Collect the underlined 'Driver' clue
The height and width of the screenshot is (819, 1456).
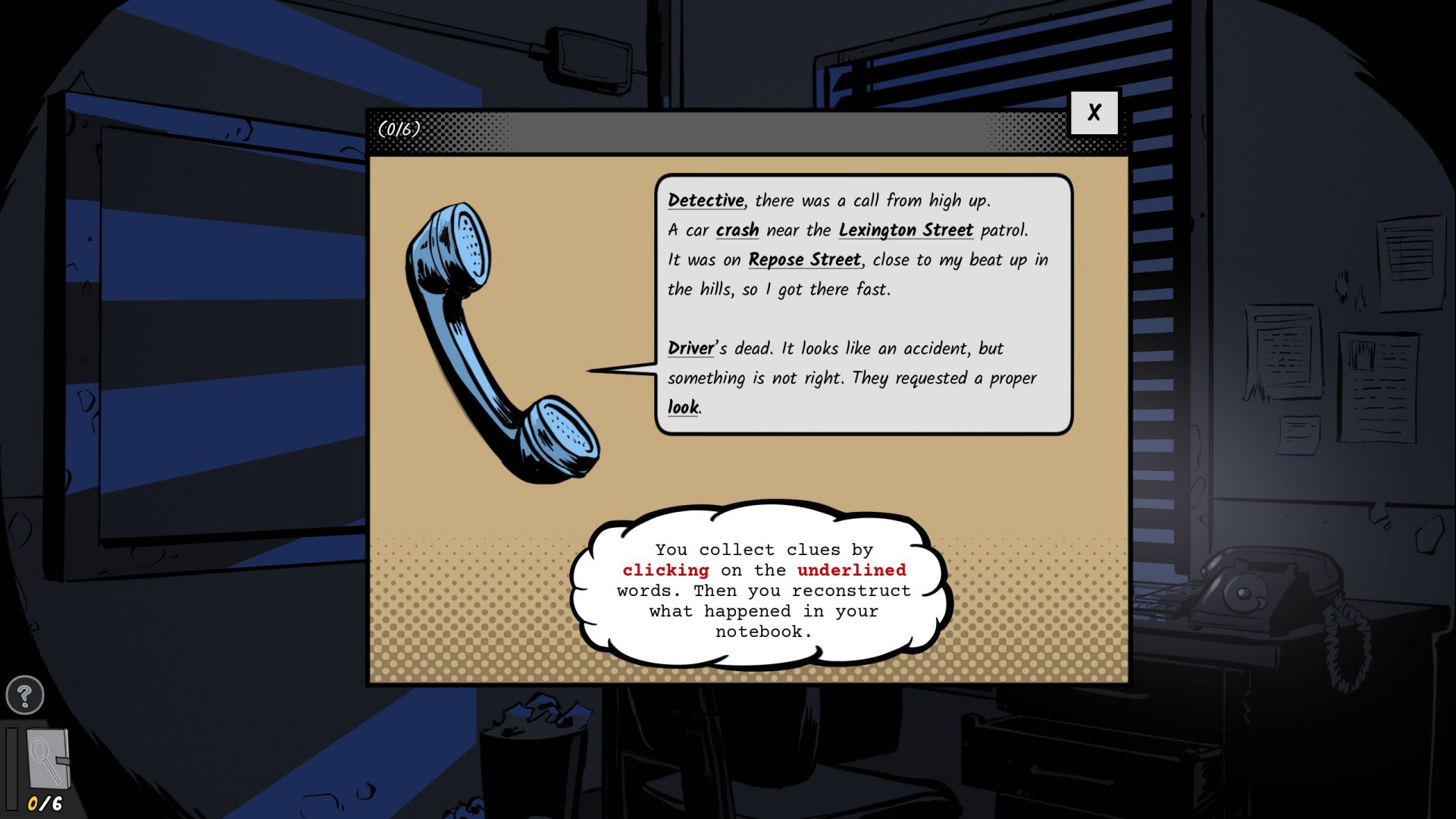(690, 348)
